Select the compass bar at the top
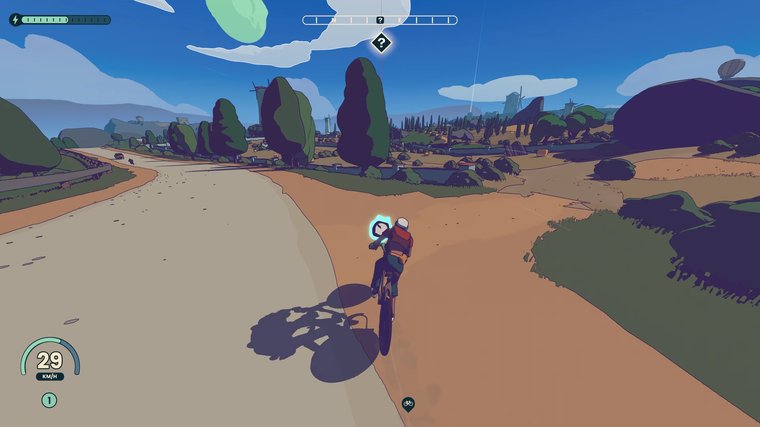 click(x=380, y=20)
